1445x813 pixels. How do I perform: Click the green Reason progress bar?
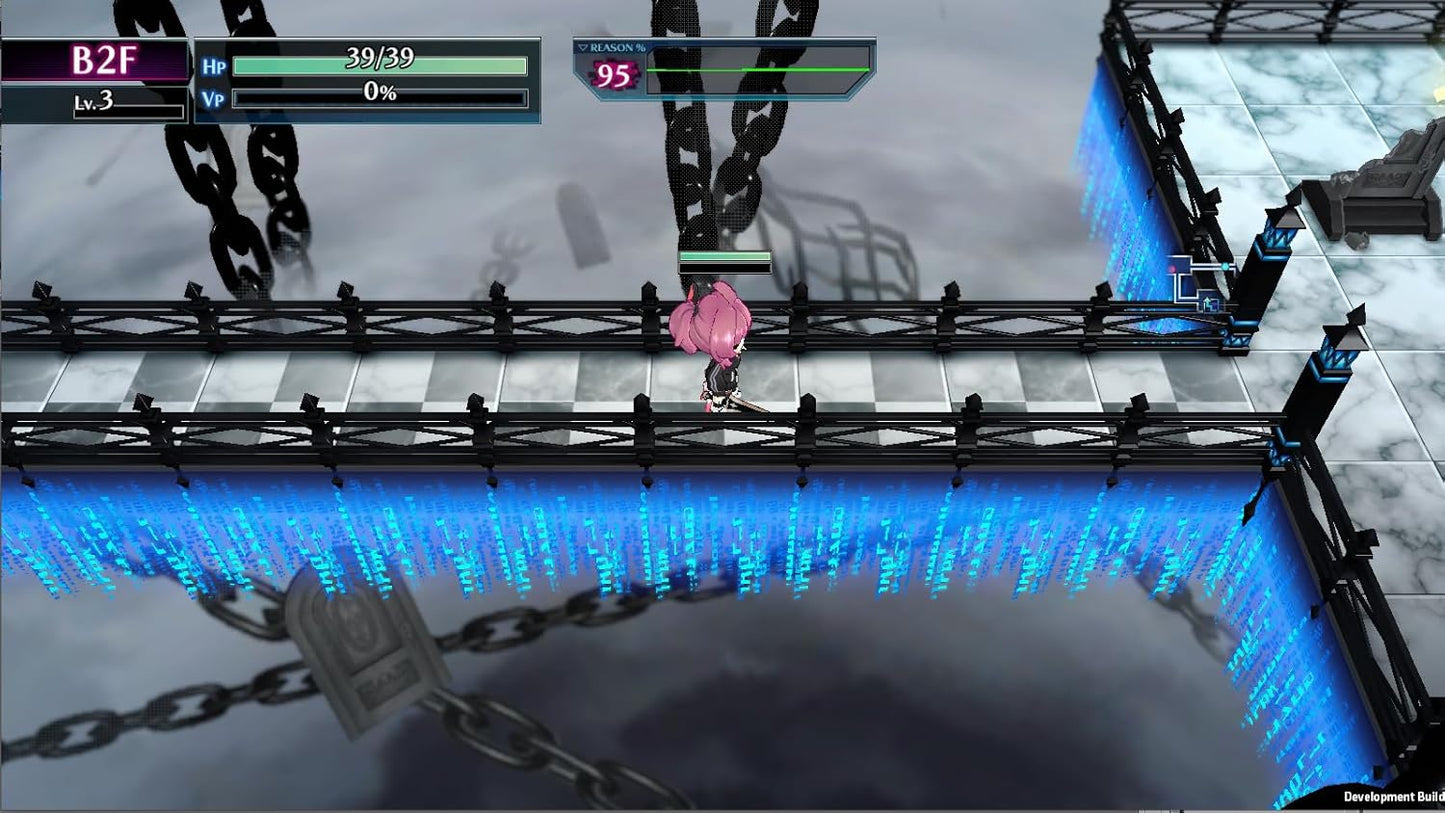(x=757, y=69)
